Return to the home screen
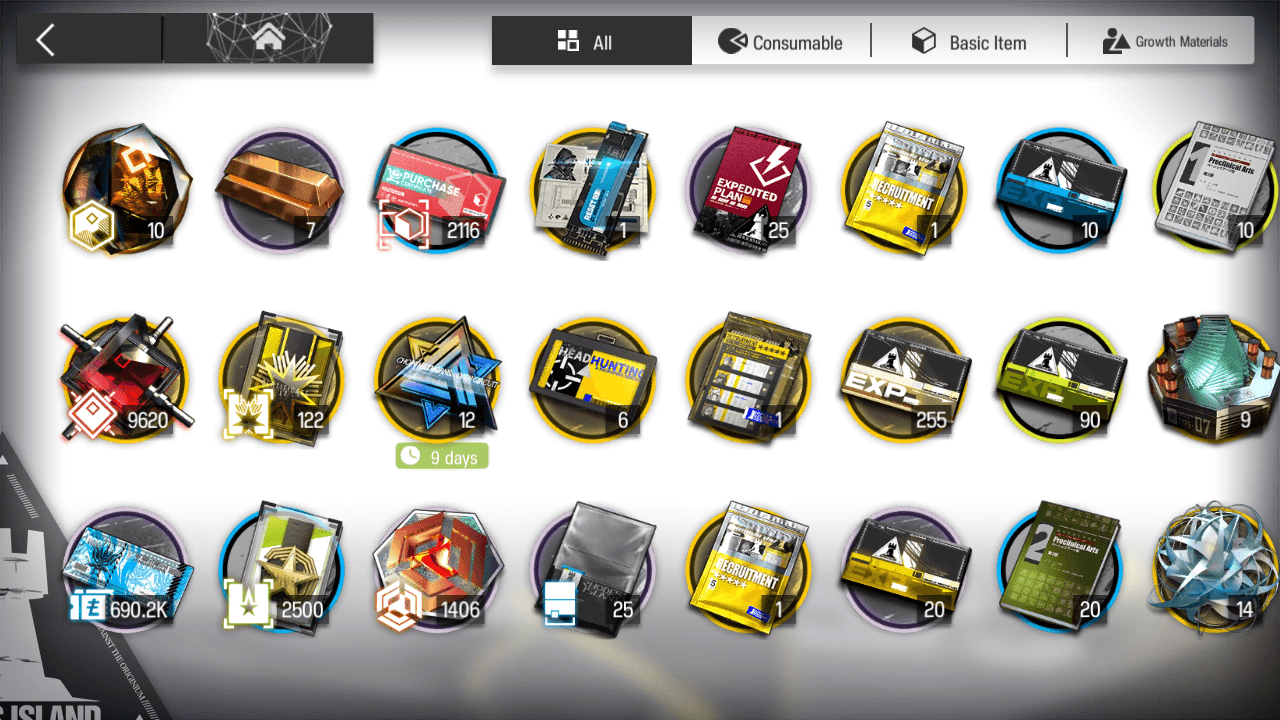The height and width of the screenshot is (720, 1280). tap(267, 40)
